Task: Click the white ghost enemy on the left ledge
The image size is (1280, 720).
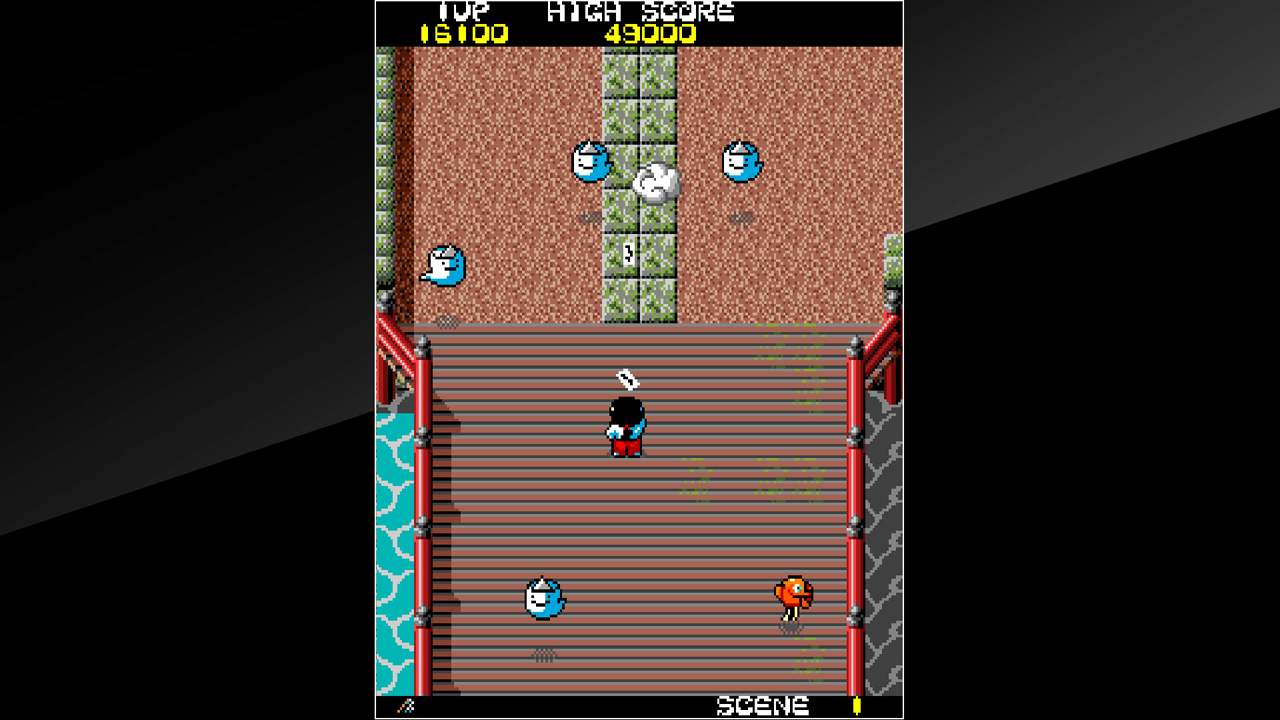Action: [443, 265]
